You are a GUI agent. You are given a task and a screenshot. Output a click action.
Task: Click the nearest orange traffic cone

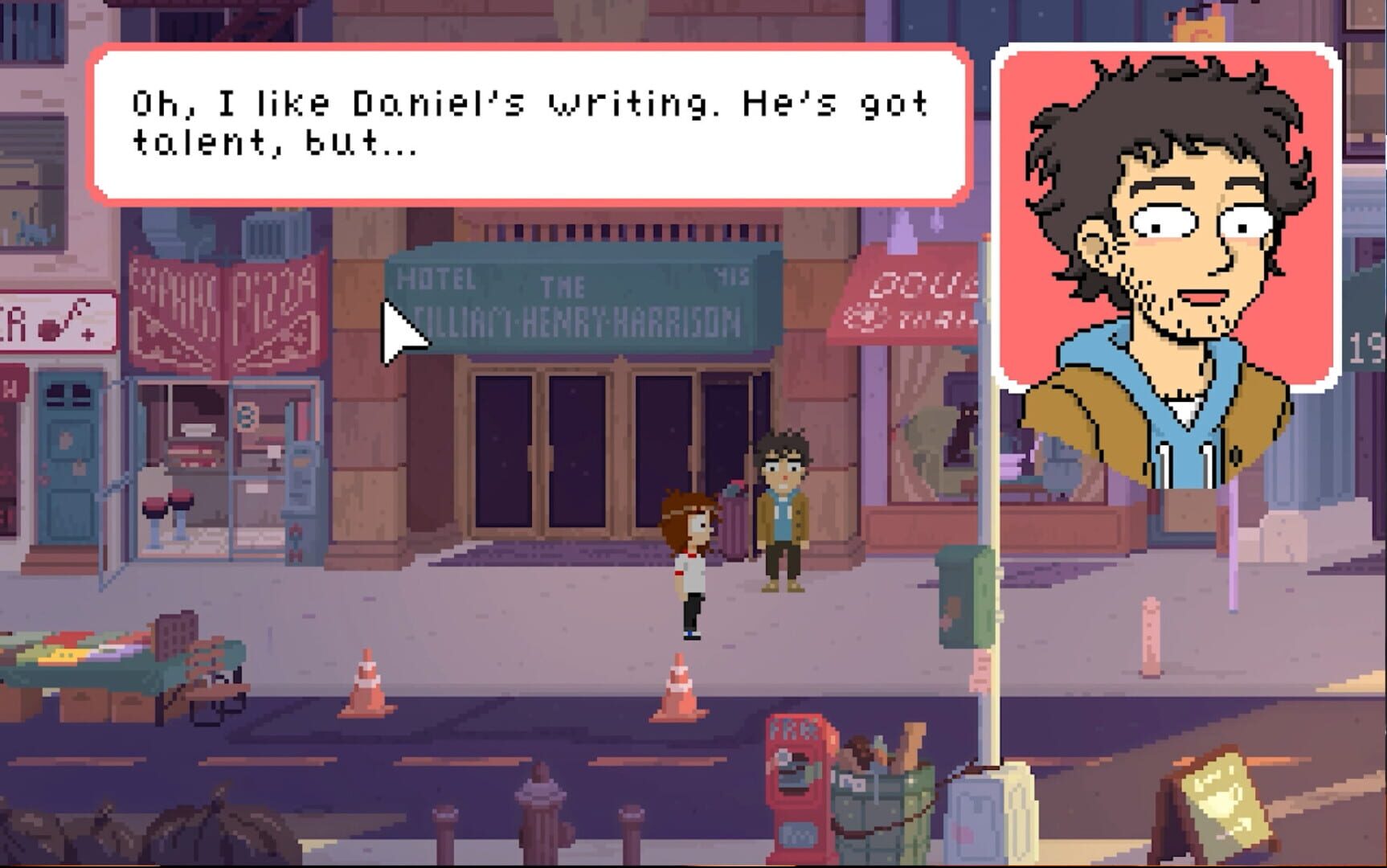click(x=679, y=687)
